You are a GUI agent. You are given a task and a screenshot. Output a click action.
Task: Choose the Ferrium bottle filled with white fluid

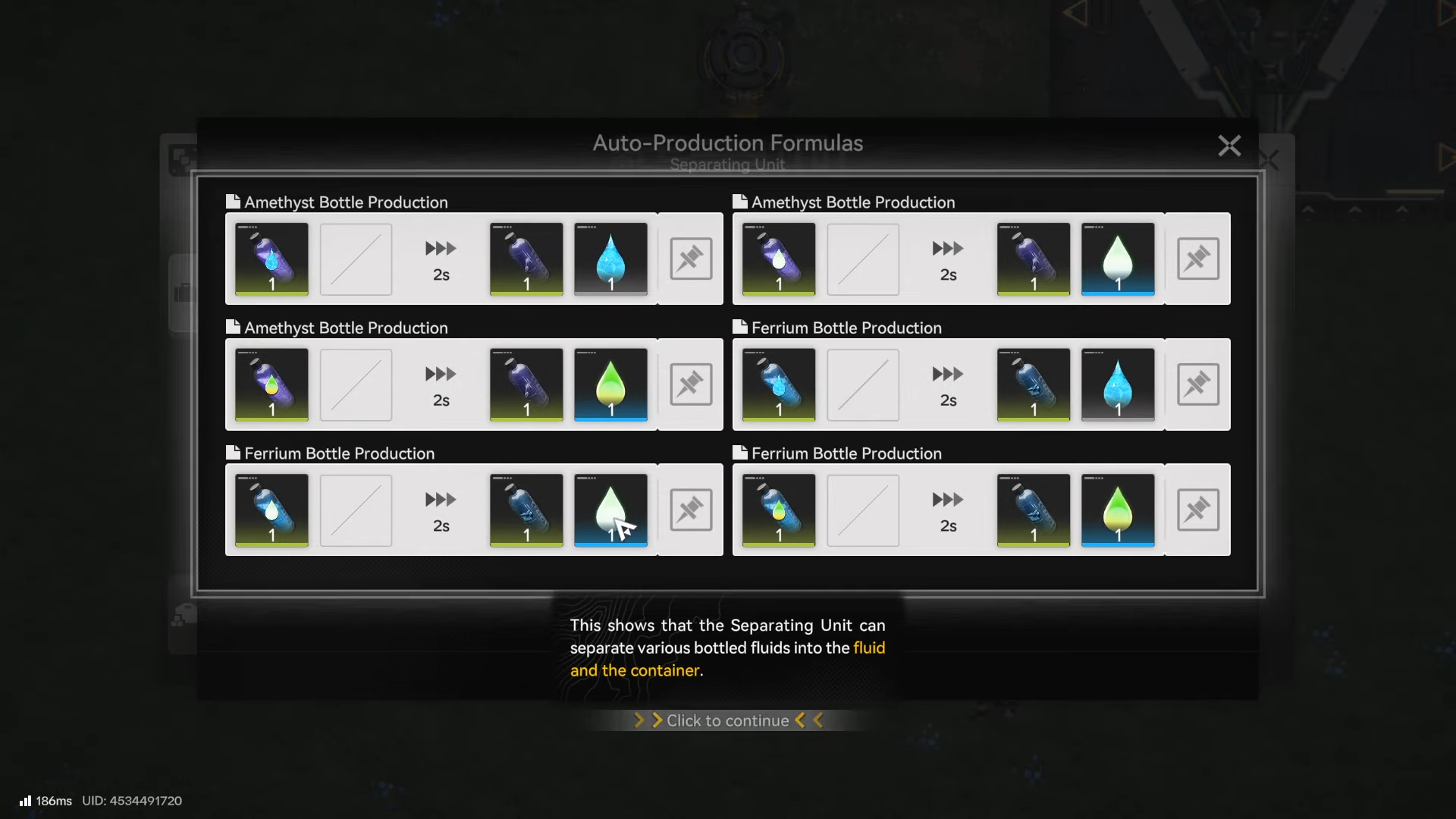tap(271, 510)
